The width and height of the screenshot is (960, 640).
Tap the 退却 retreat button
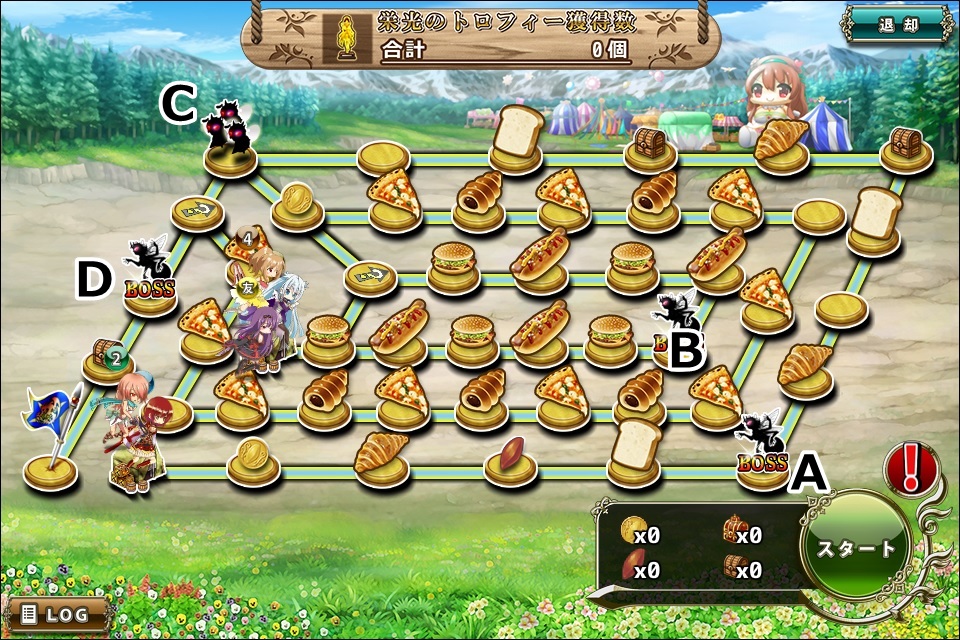point(897,26)
